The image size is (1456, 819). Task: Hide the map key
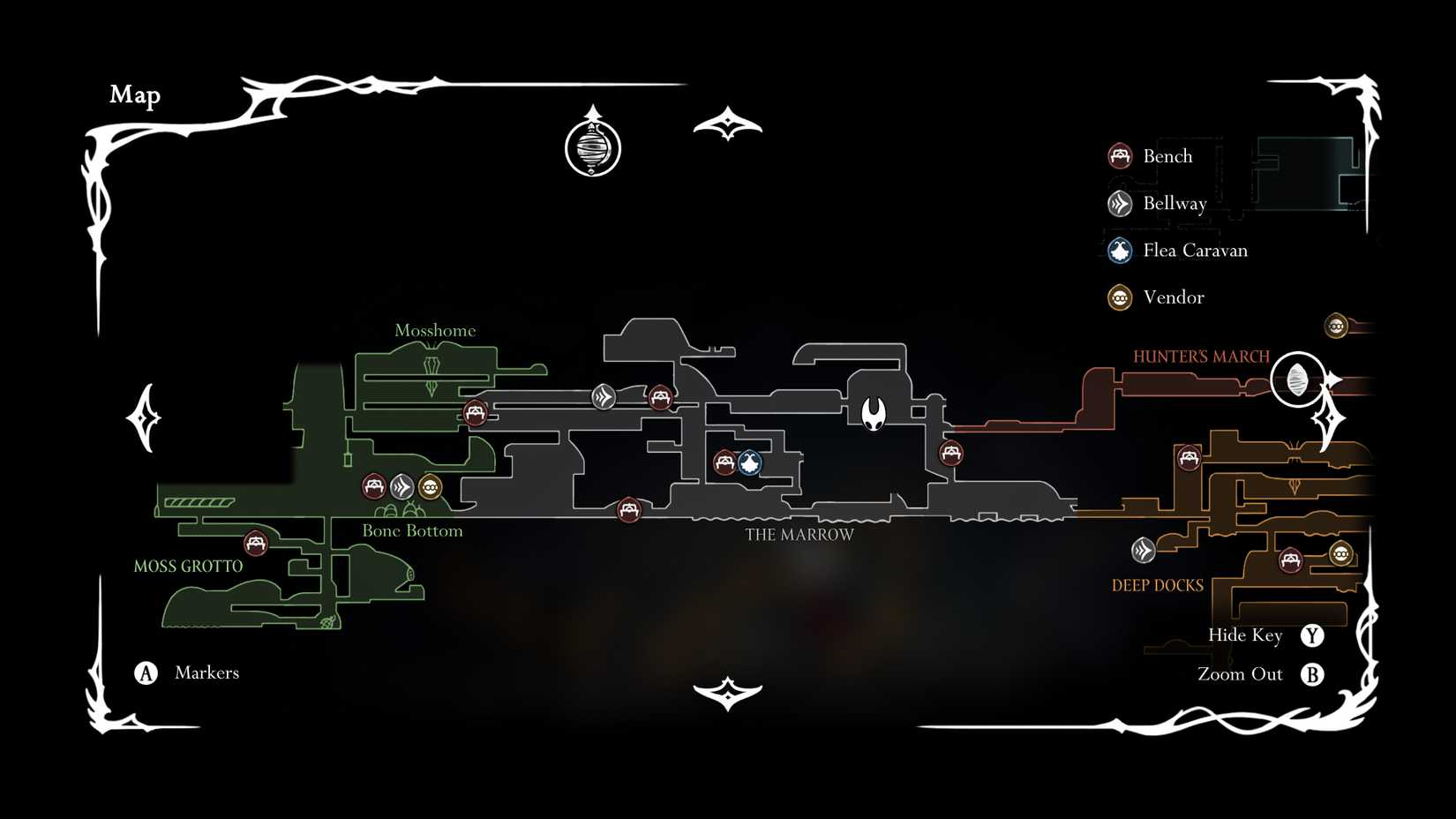1313,635
